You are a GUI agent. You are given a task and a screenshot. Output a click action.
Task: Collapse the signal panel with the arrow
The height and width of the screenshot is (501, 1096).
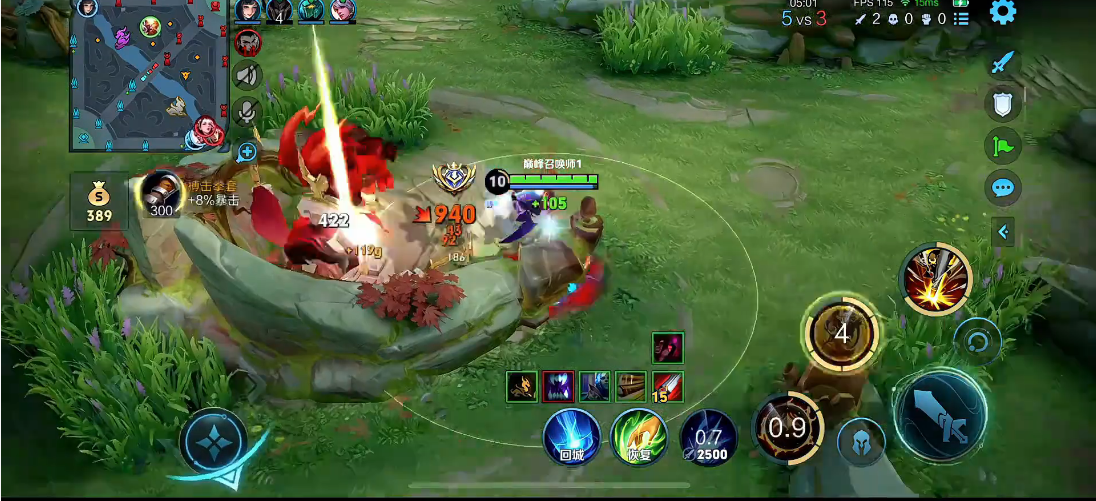pyautogui.click(x=1003, y=232)
